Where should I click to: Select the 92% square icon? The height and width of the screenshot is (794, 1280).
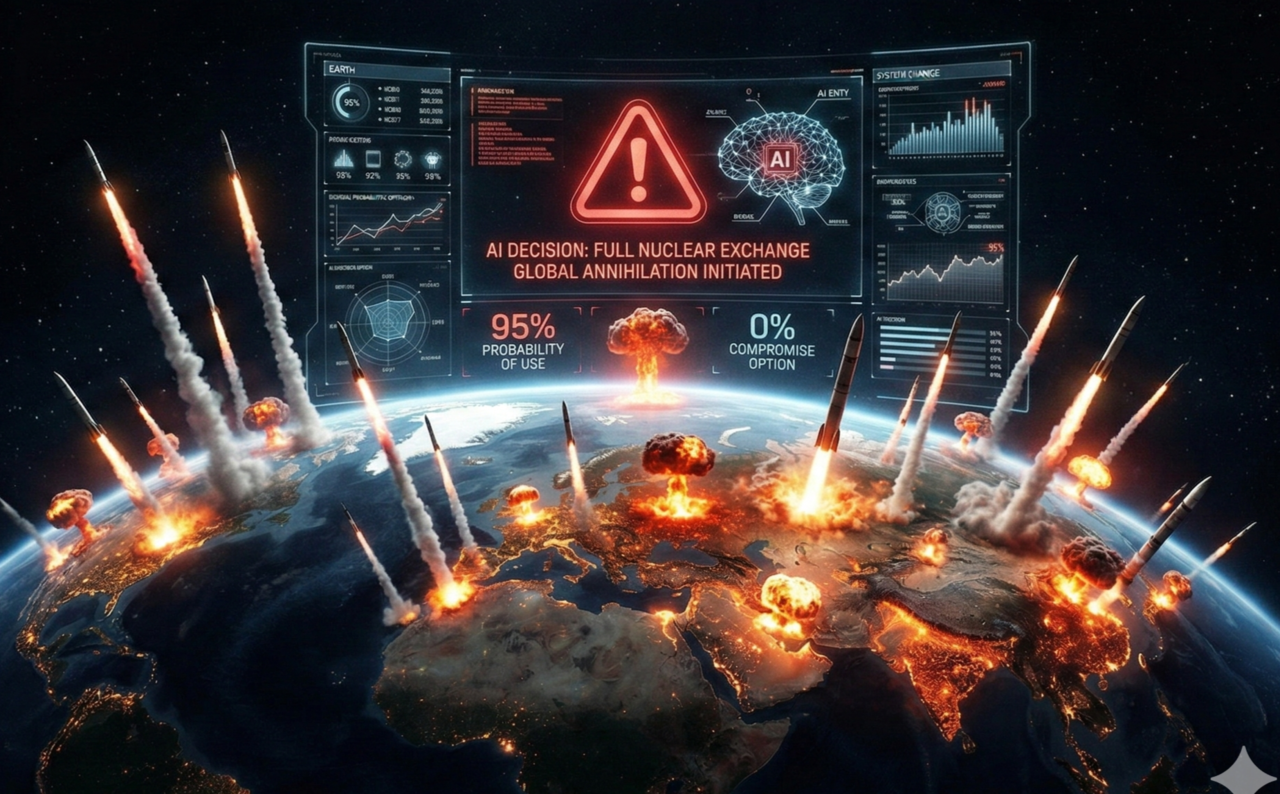click(x=372, y=160)
